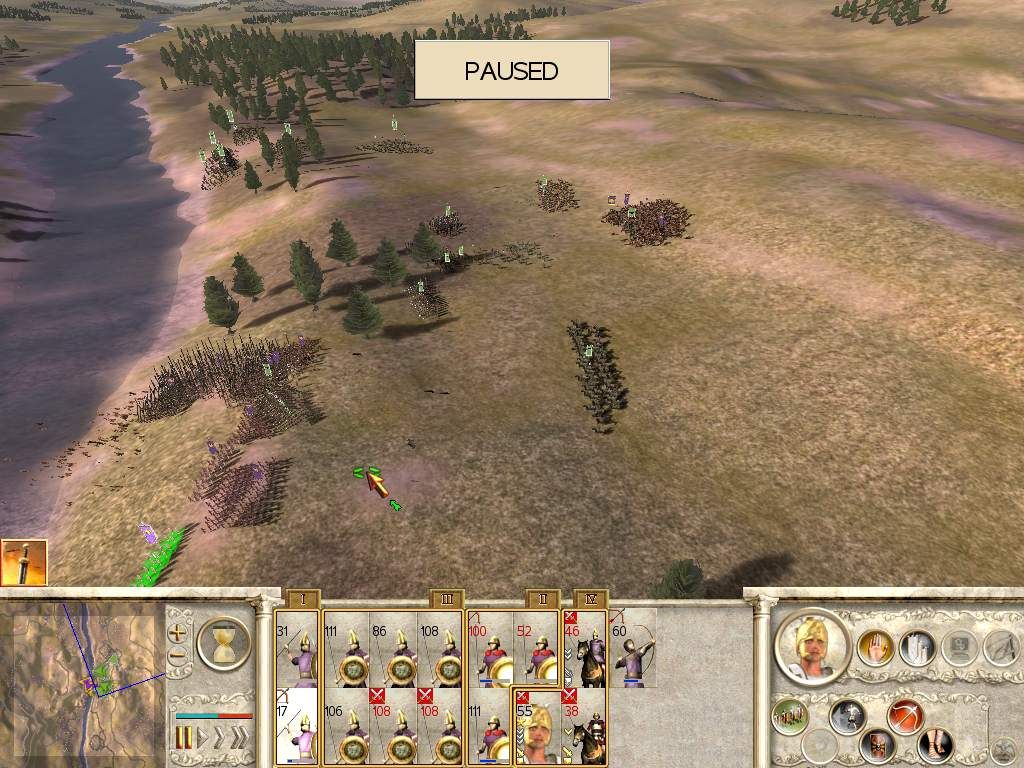The image size is (1024, 768).
Task: Click the general's portrait
Action: [812, 647]
